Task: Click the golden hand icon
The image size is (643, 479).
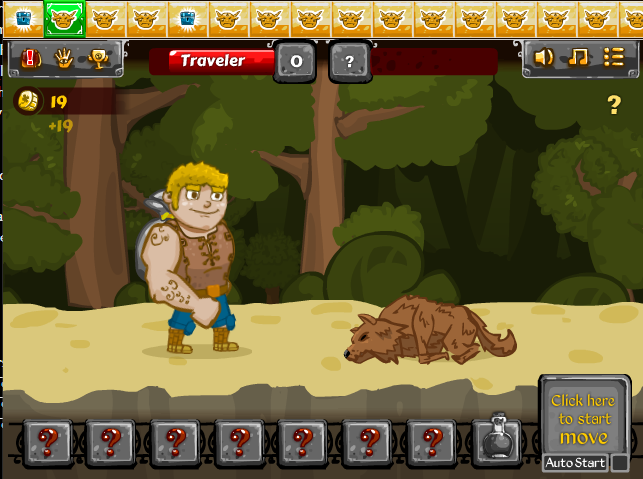Action: 63,59
